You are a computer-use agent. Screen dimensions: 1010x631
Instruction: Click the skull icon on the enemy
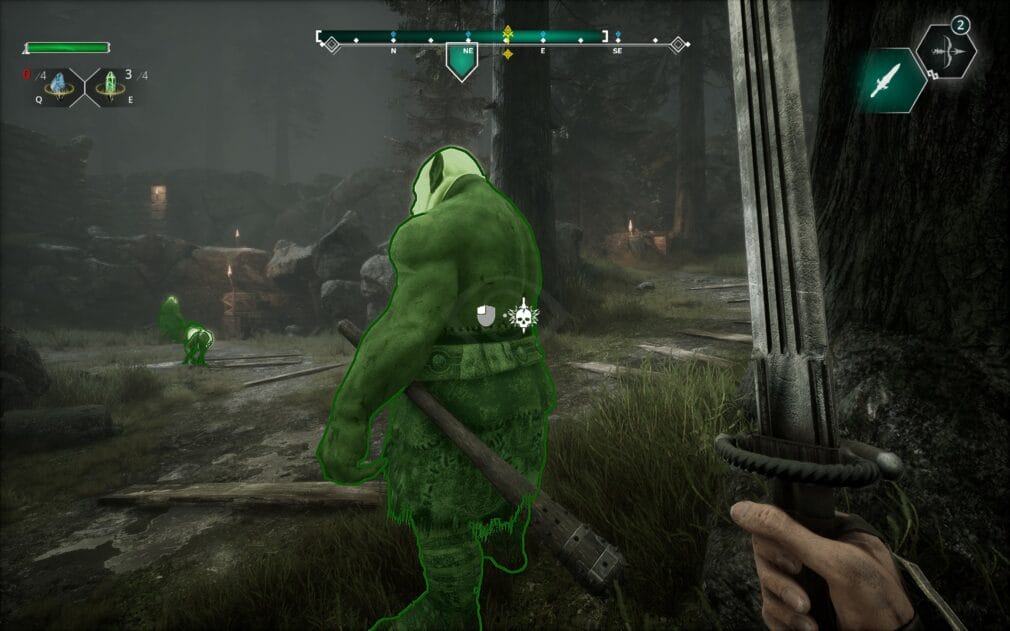520,317
